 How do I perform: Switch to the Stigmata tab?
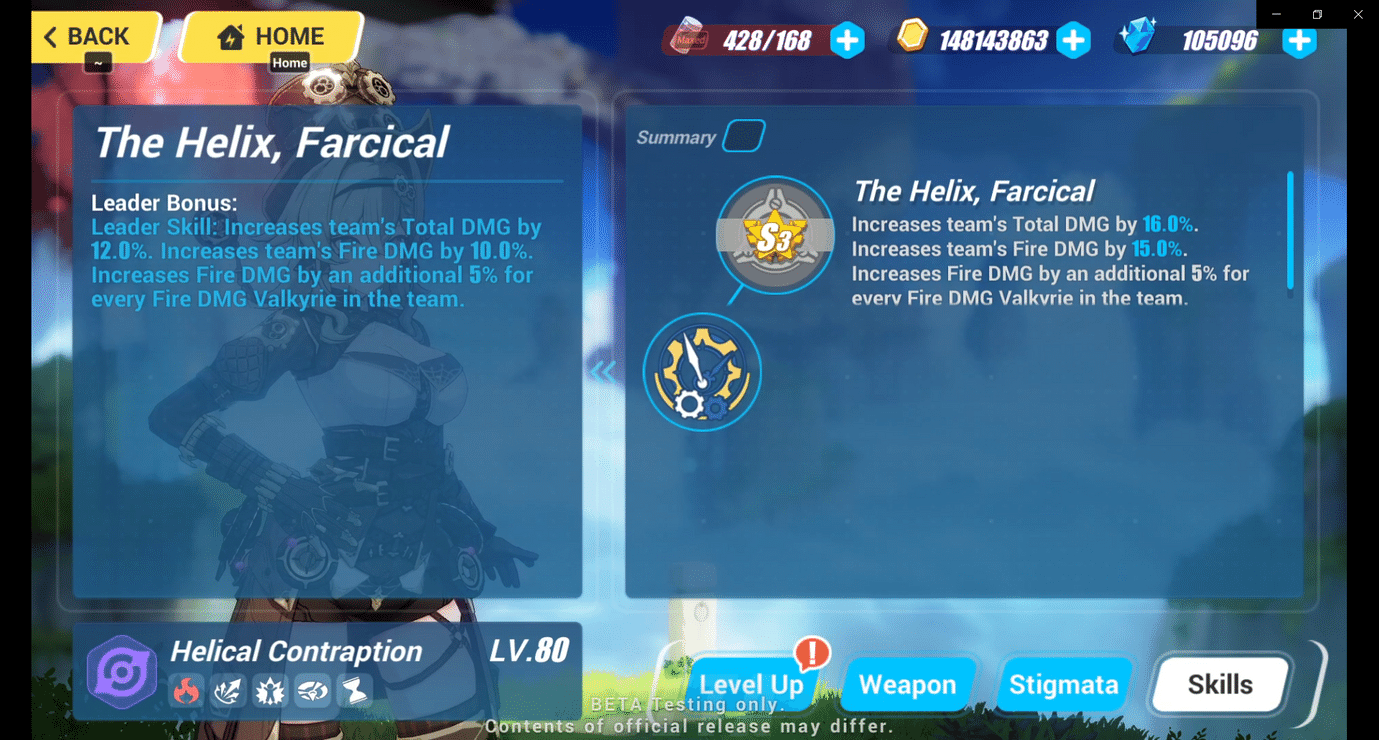pyautogui.click(x=1064, y=684)
